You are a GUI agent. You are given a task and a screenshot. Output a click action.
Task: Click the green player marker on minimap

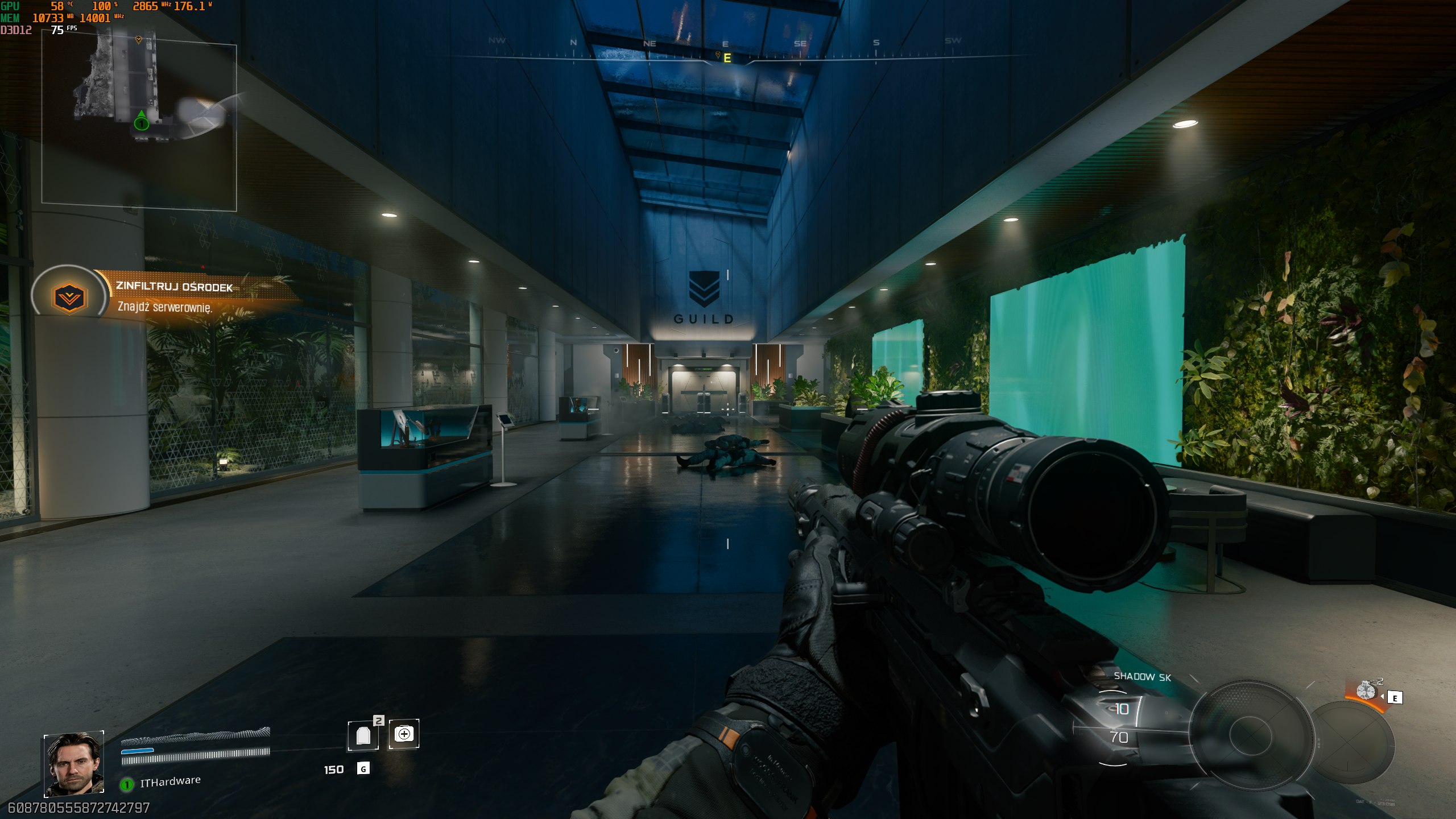(141, 122)
